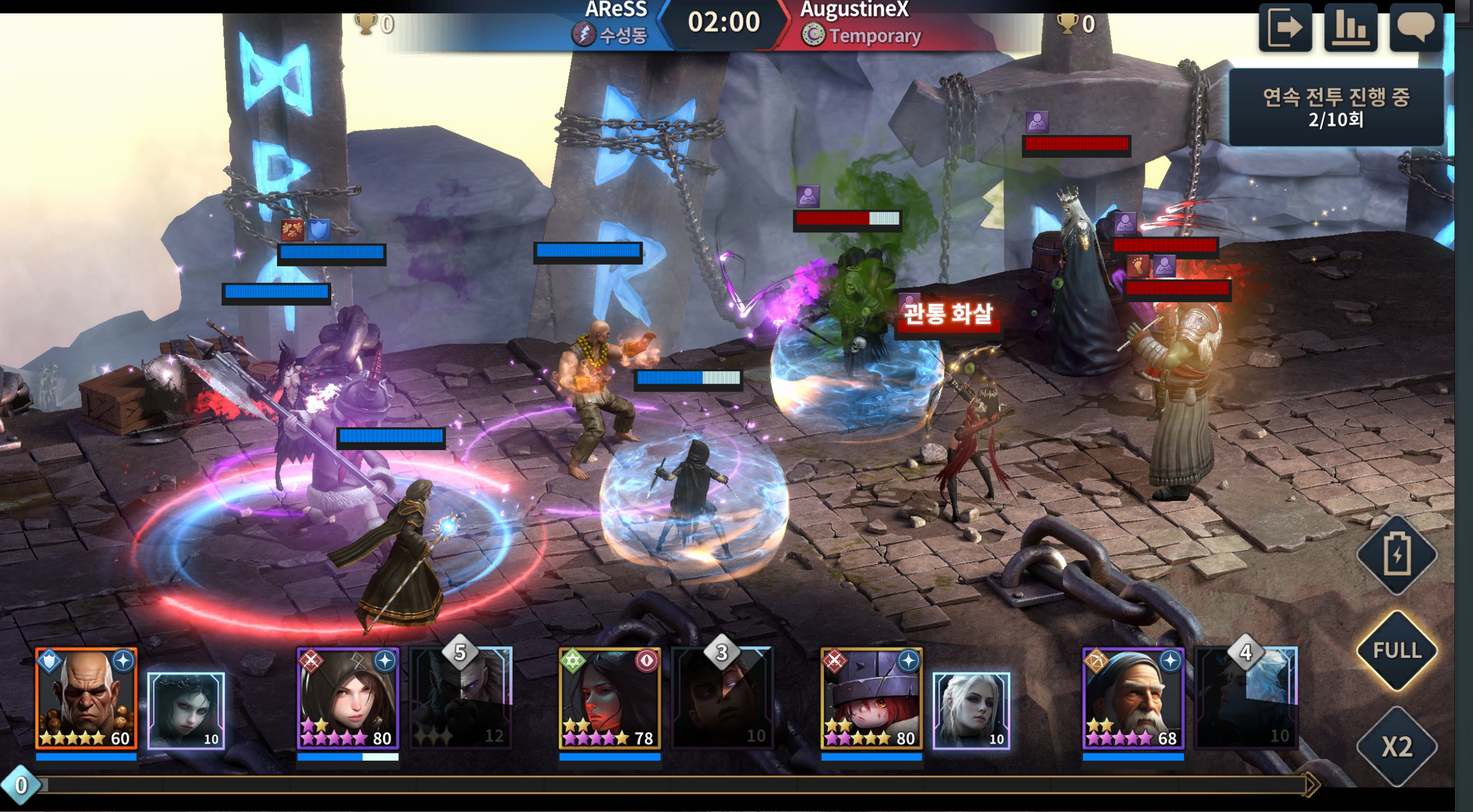Viewport: 1473px width, 812px height.
Task: Select the bald monk hero portrait, level 60
Action: [87, 698]
